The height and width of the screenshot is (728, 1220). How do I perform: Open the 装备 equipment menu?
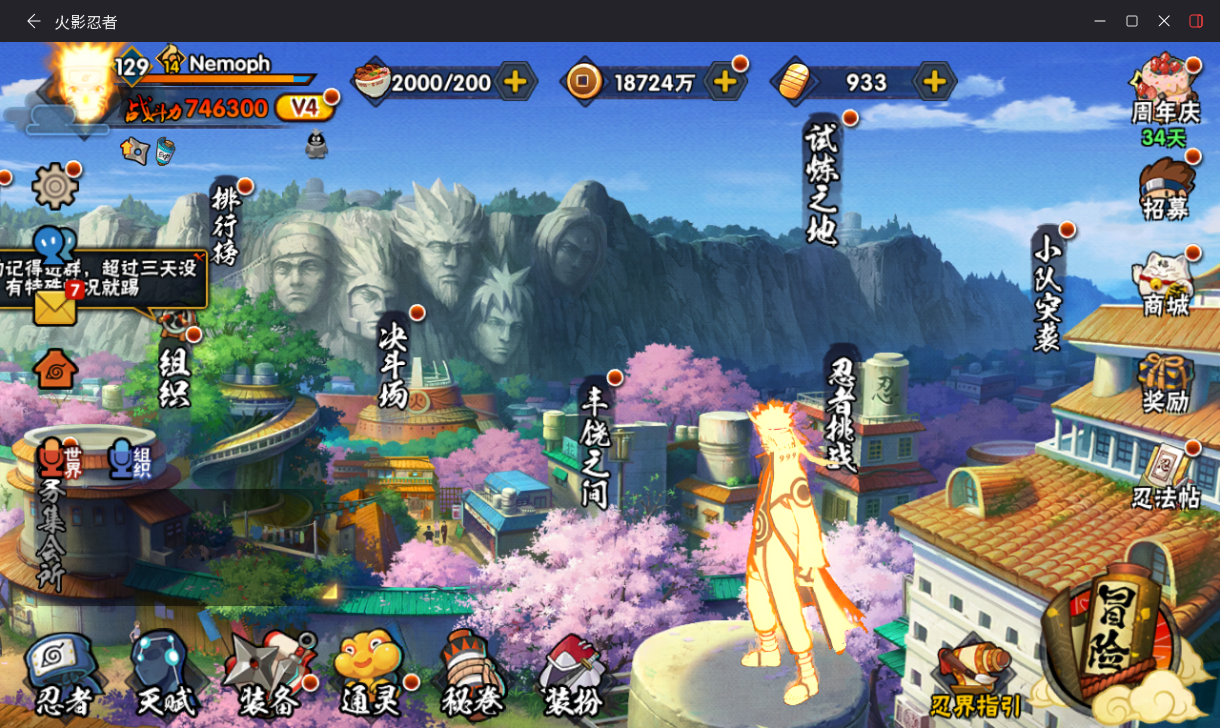tap(266, 676)
